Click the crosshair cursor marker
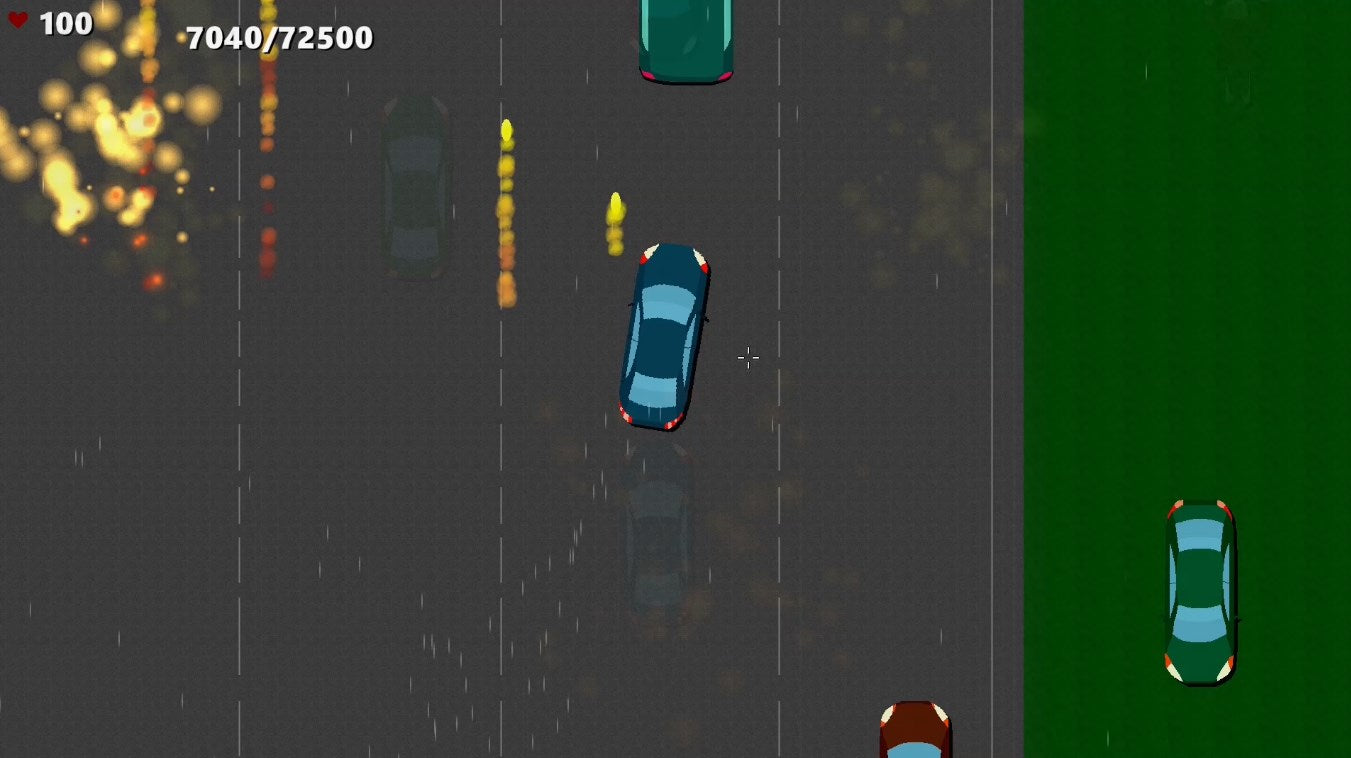The height and width of the screenshot is (758, 1351). pos(748,357)
